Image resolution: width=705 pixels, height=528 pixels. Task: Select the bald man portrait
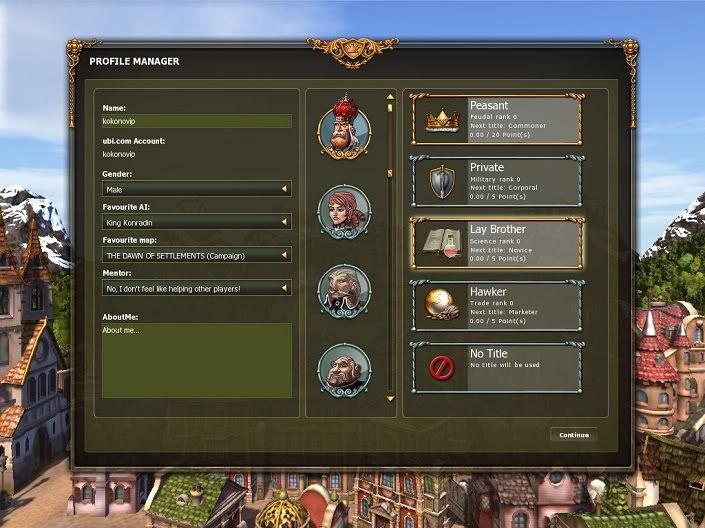tap(344, 370)
